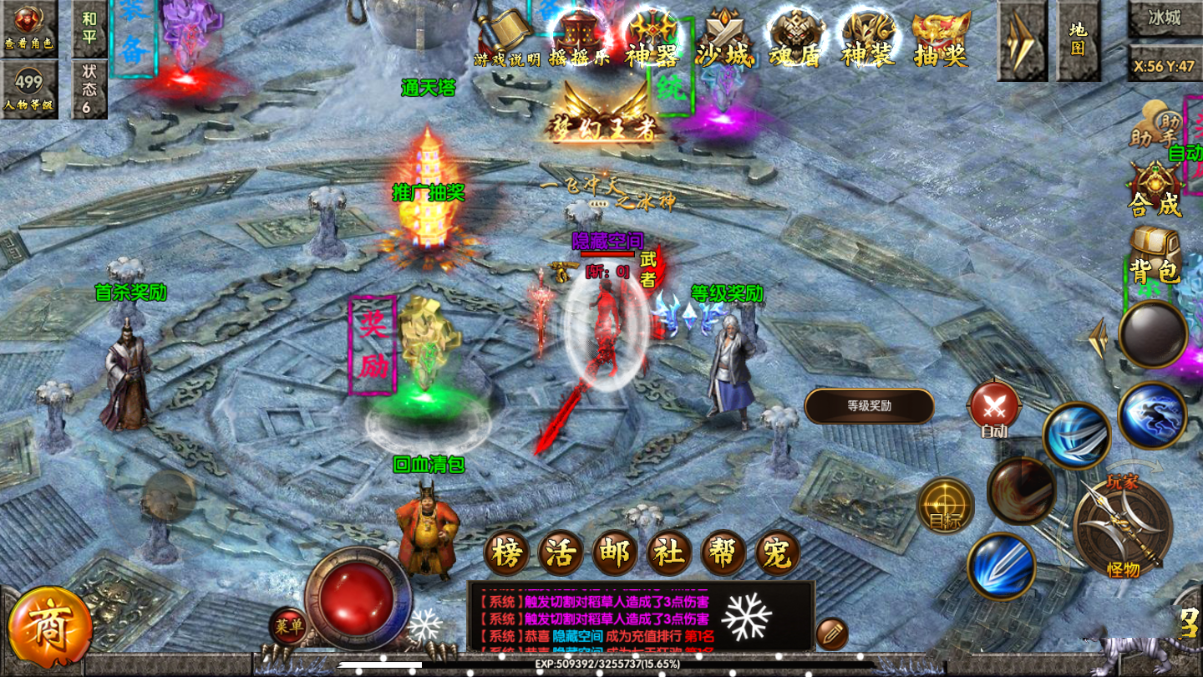Open the 地图 map button
Screen dimensions: 1203x677
click(x=1077, y=39)
